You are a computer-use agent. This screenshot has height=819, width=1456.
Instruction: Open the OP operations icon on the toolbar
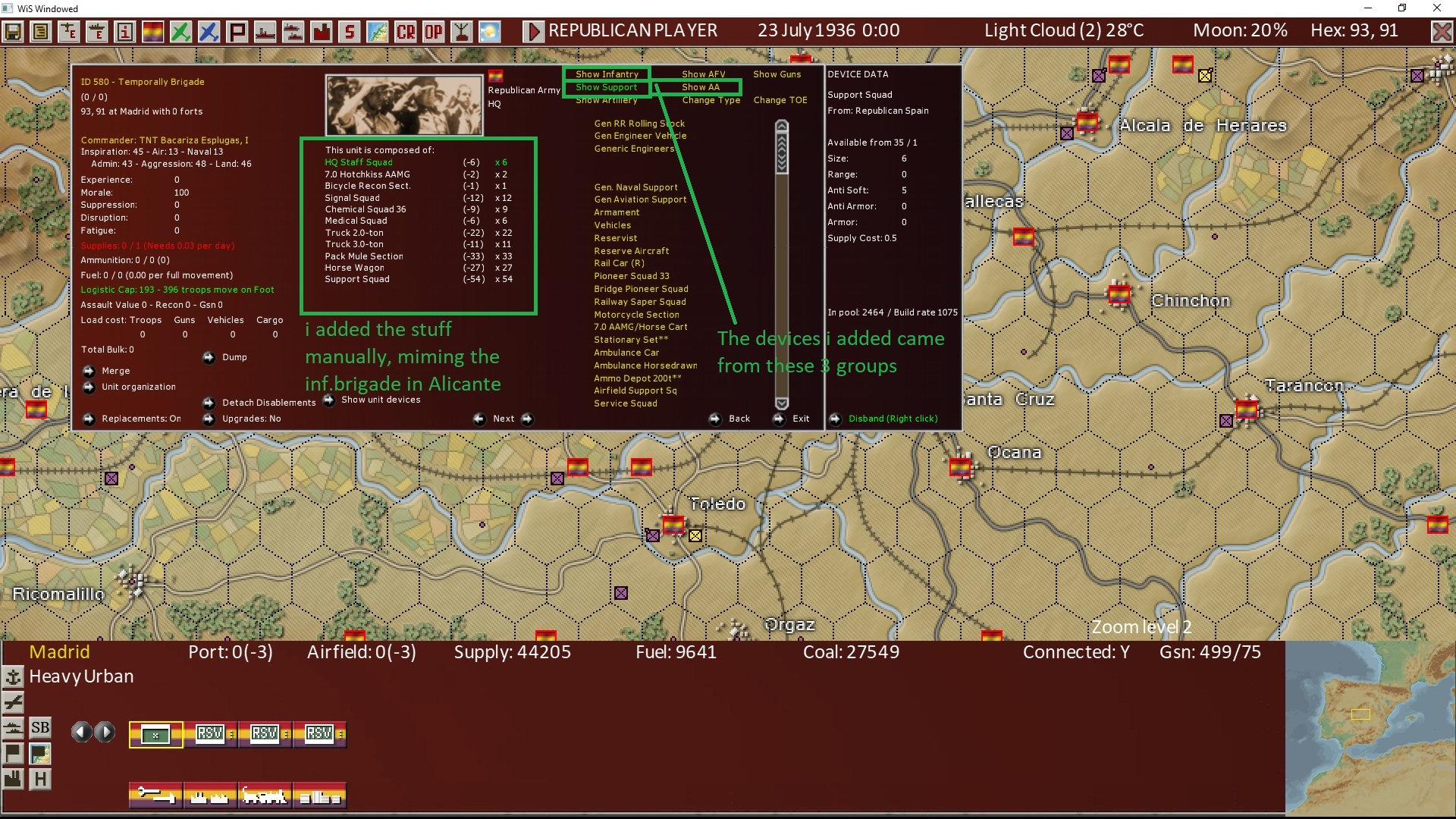tap(433, 31)
